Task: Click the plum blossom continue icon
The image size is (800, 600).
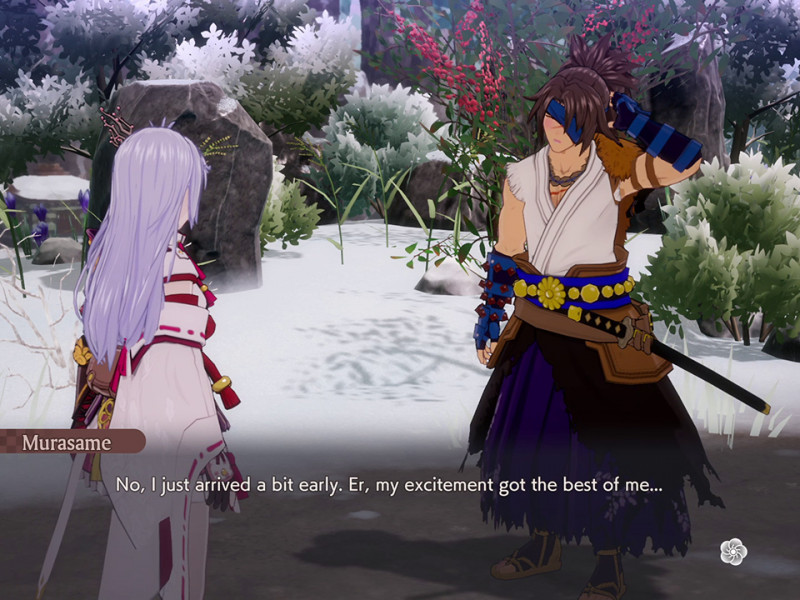Action: [733, 551]
